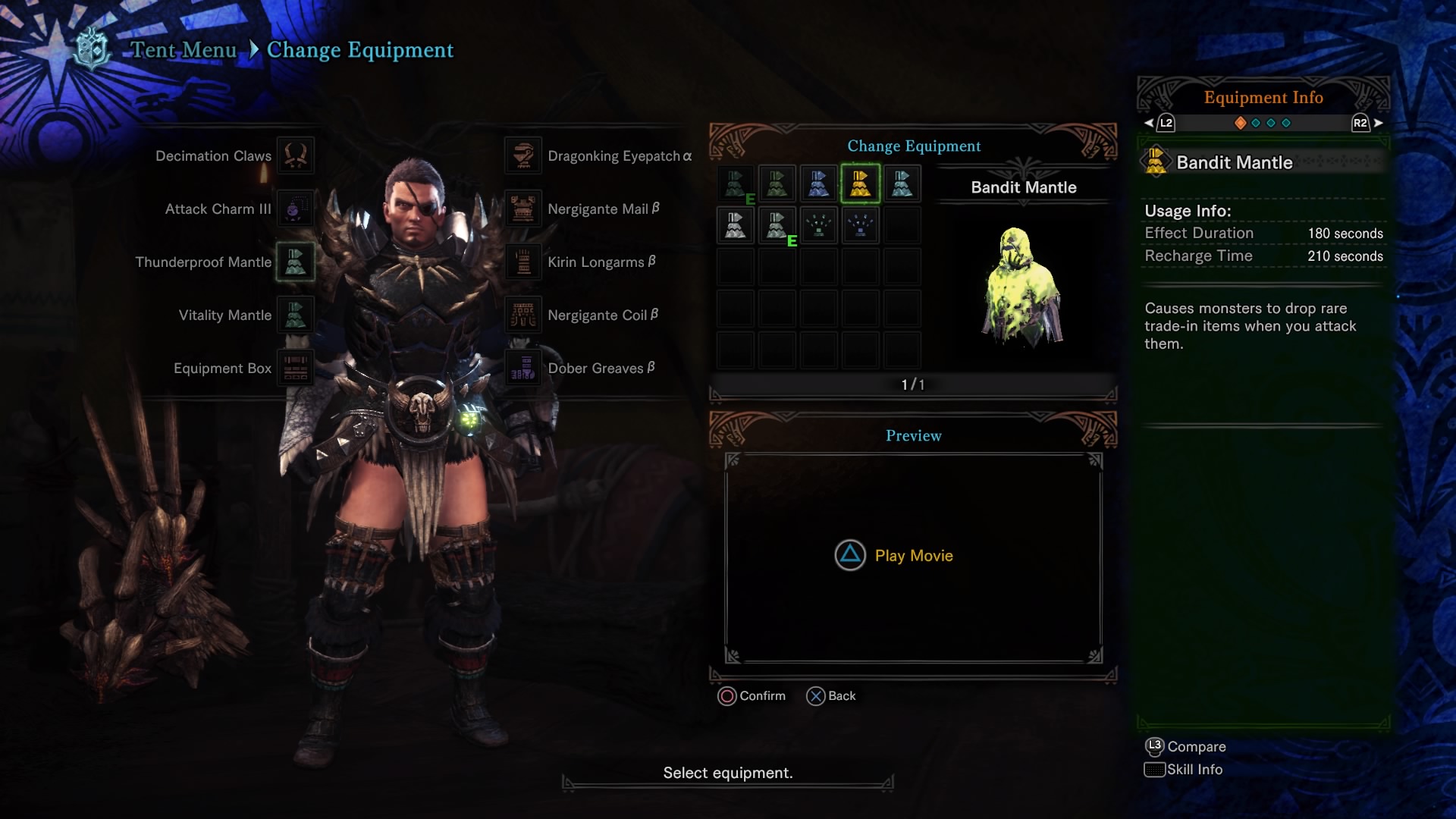Select the Kirin Longarms slot
The width and height of the screenshot is (1456, 819).
point(523,262)
